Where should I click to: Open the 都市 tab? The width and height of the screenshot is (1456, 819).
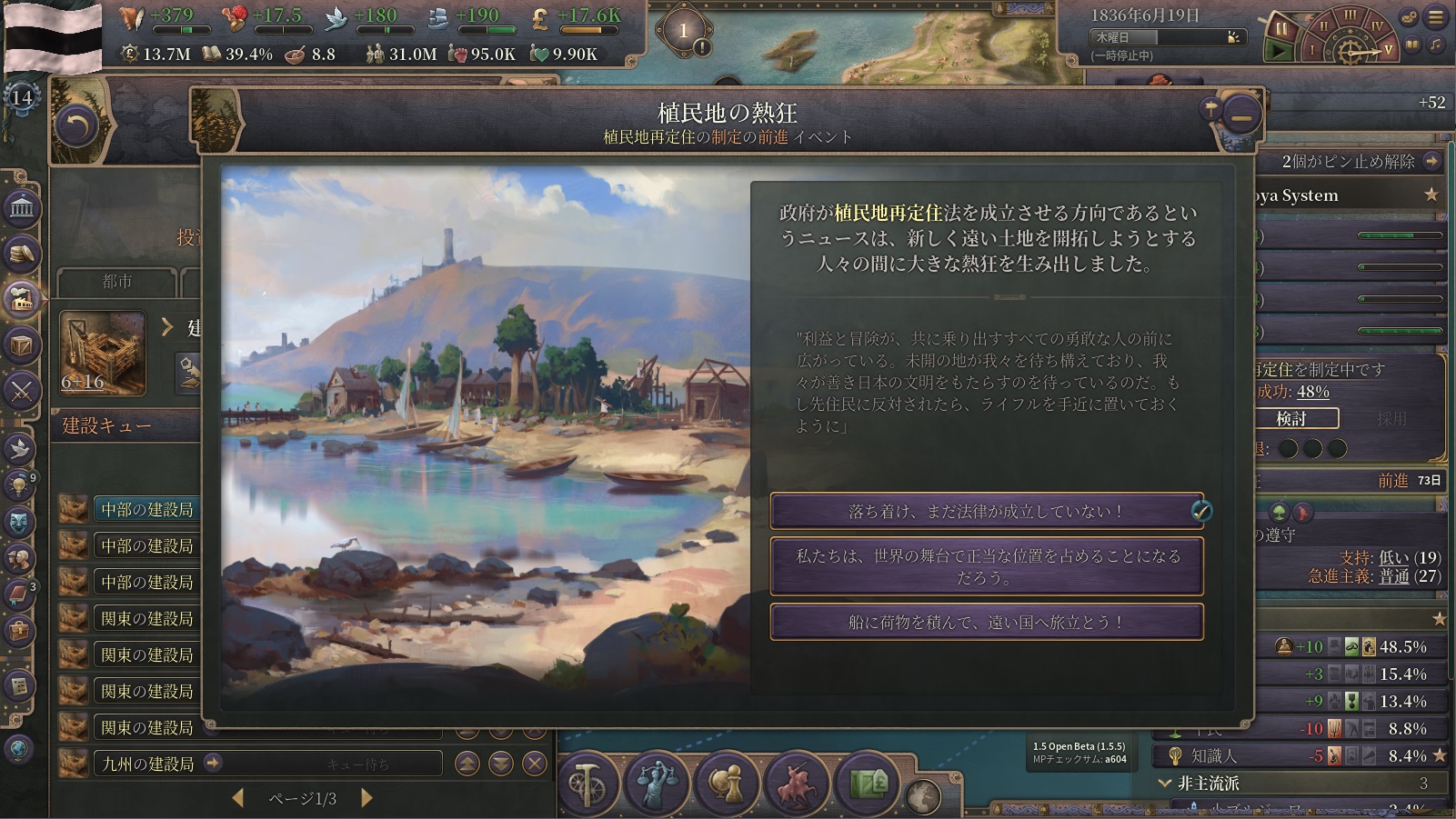pos(117,282)
